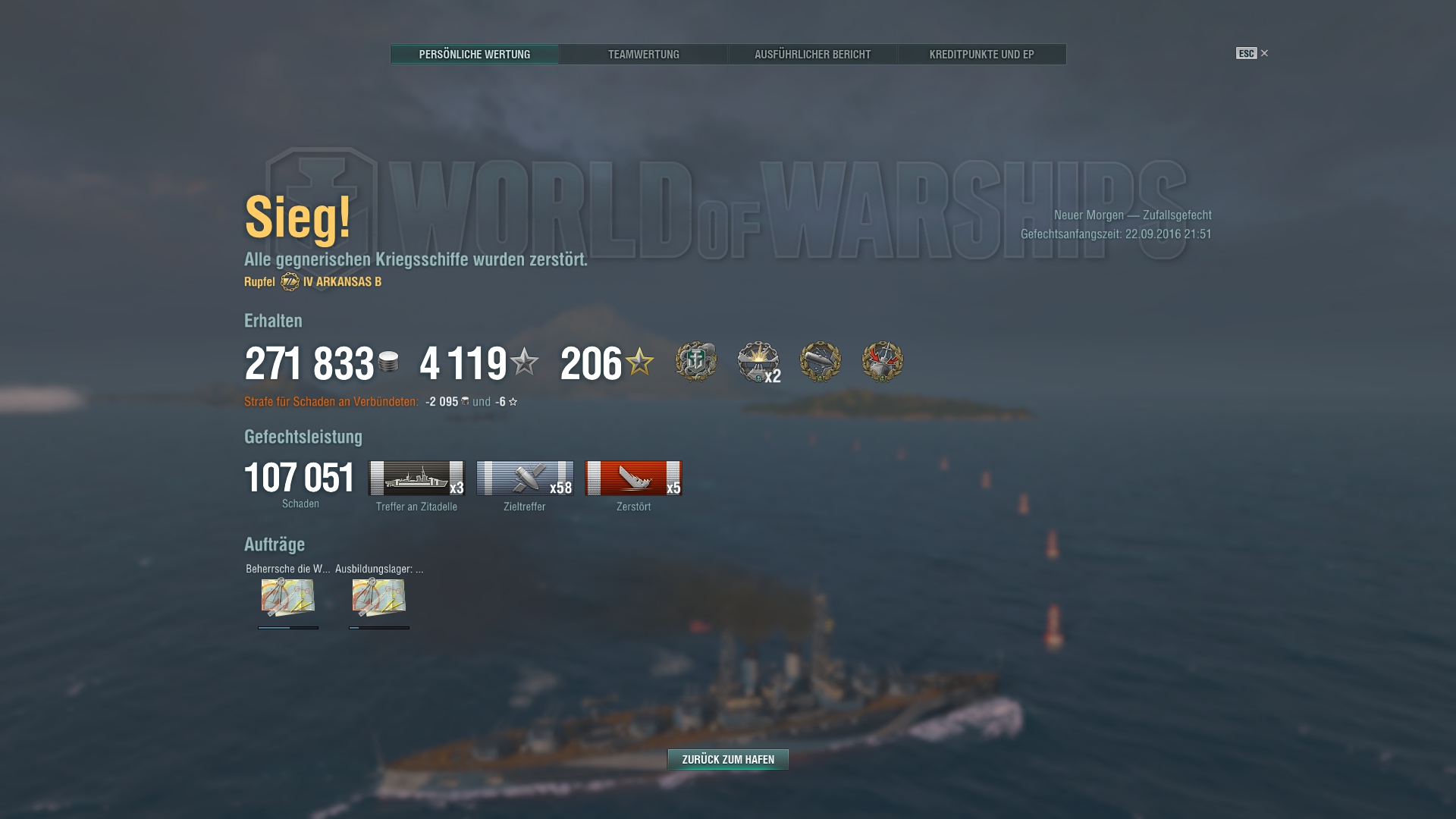Select the Ausbildungslager mission icon

pos(379,598)
